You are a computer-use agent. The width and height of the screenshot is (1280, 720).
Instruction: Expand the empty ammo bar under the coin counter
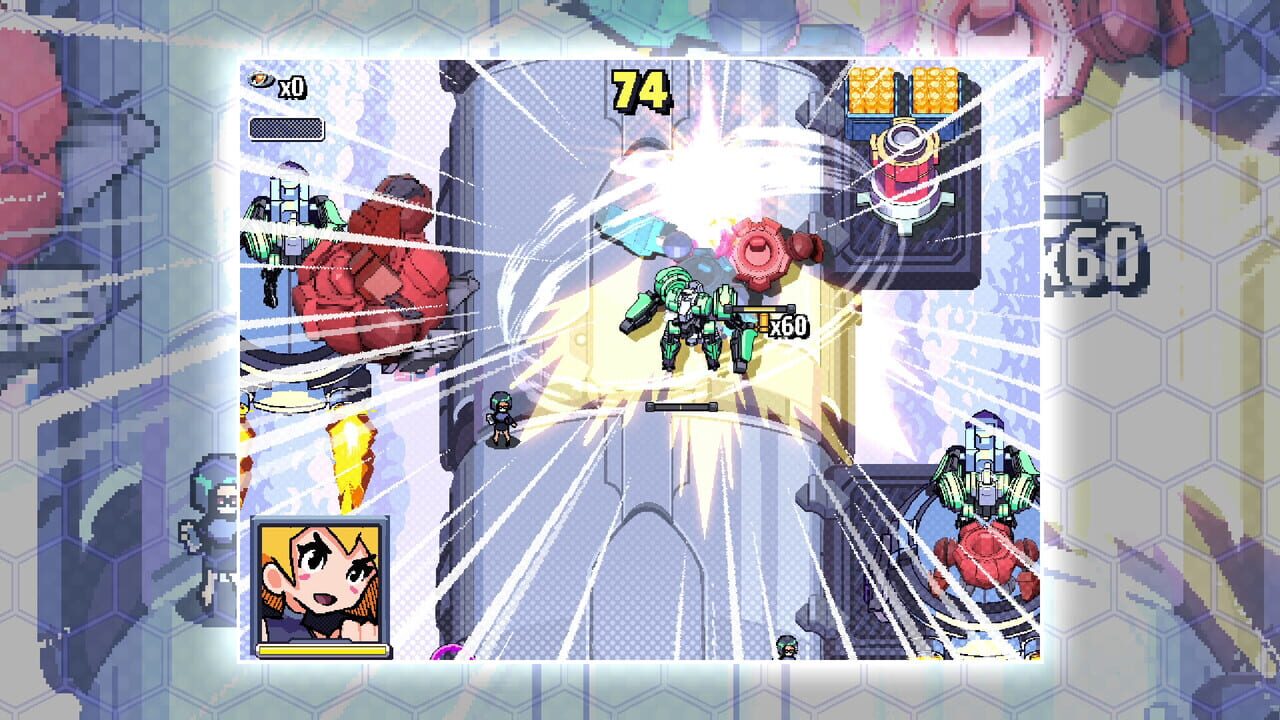(285, 126)
